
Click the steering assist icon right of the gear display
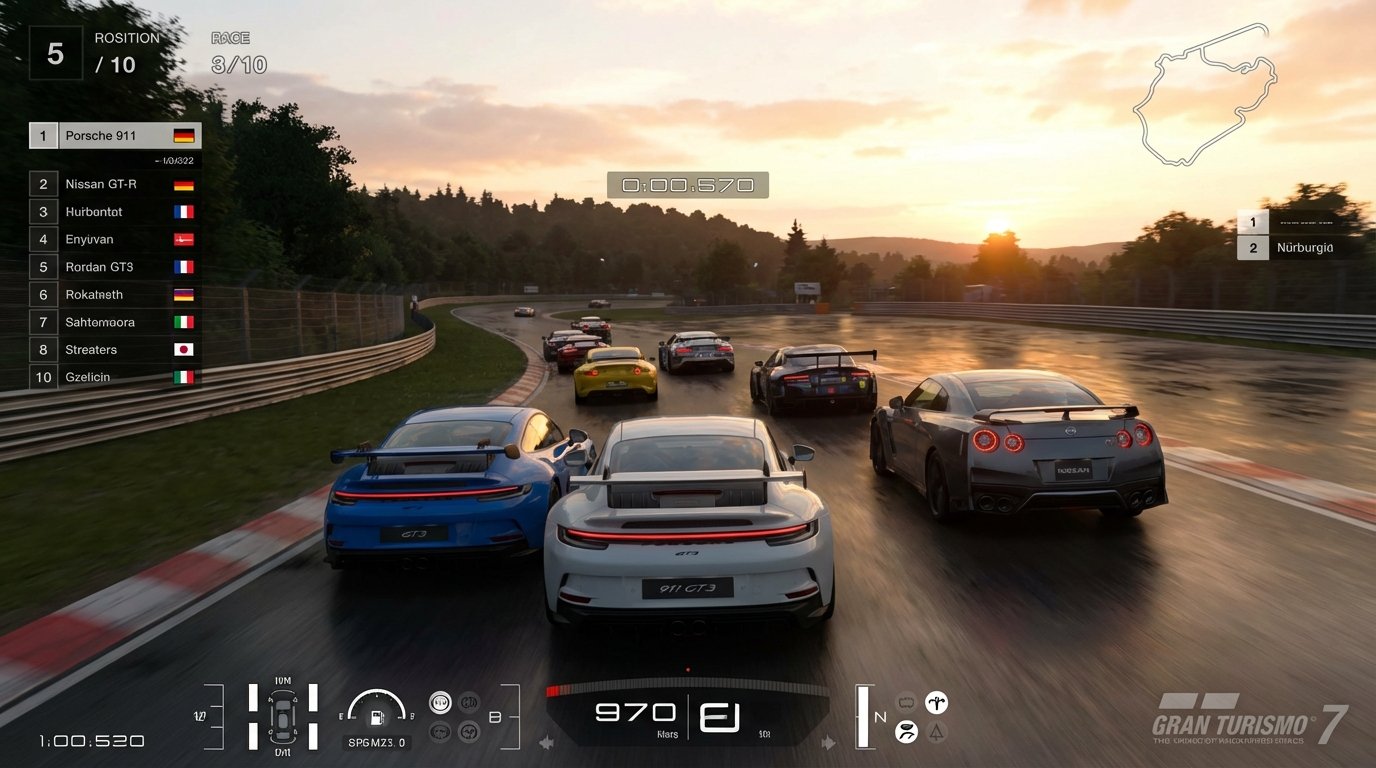click(x=937, y=702)
